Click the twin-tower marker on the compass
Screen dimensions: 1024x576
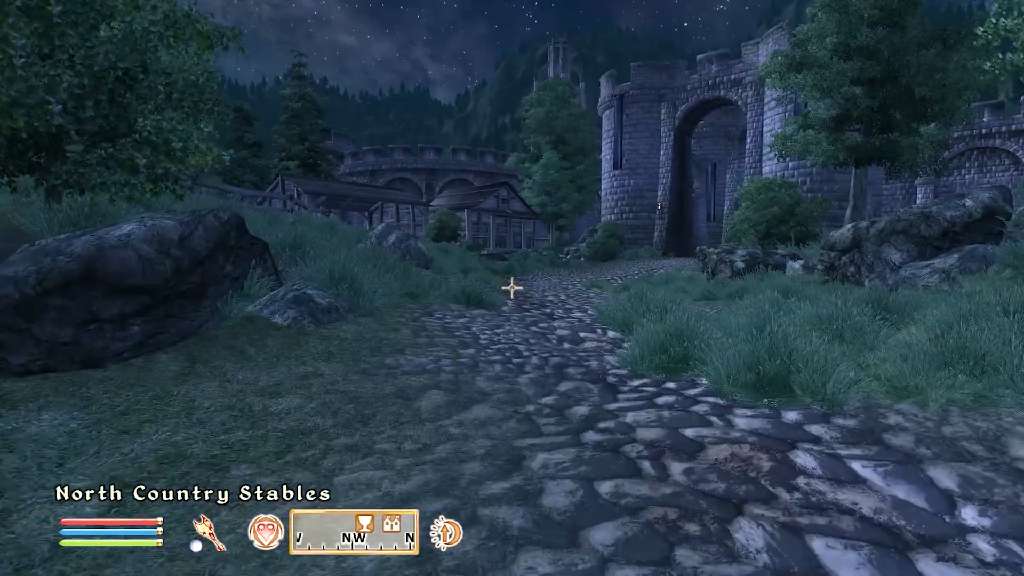point(393,522)
